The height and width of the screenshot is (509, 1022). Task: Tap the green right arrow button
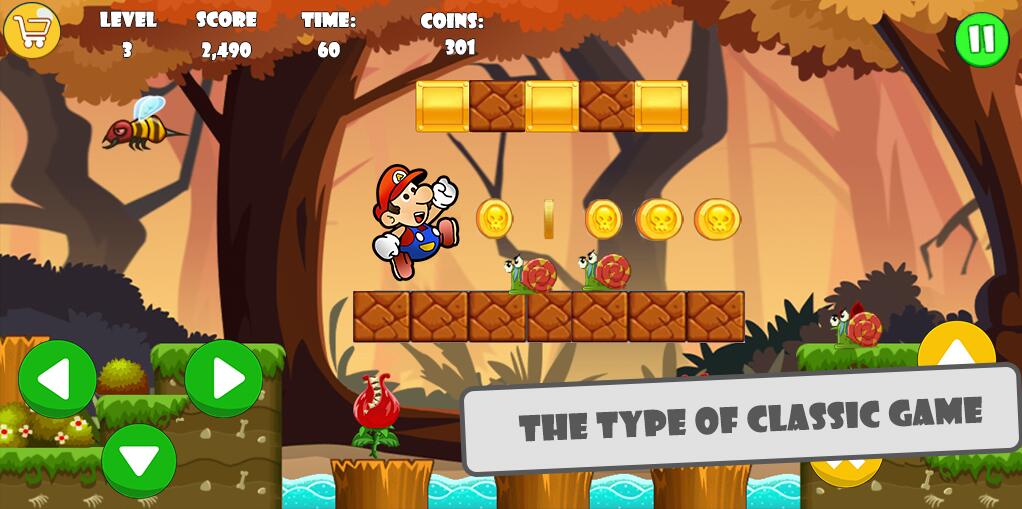coord(223,379)
